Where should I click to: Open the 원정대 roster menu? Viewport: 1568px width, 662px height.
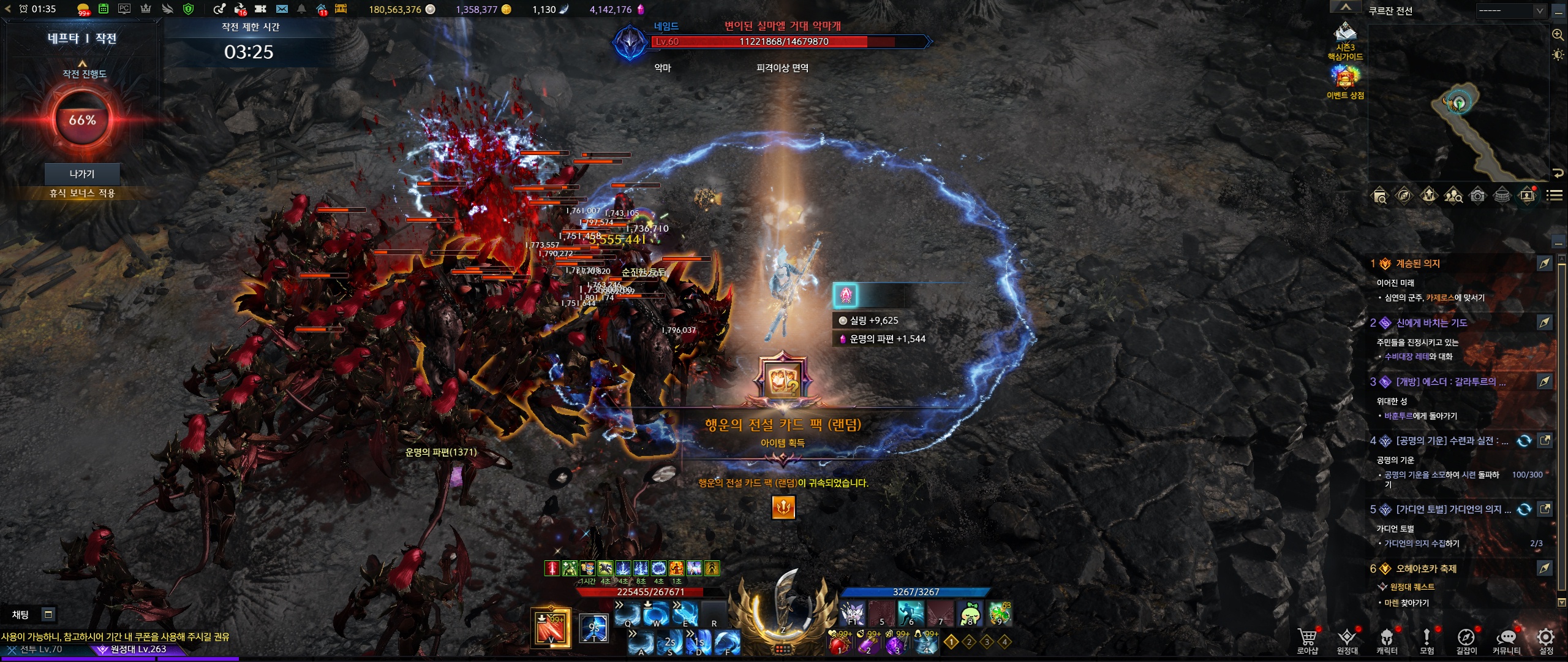1347,640
